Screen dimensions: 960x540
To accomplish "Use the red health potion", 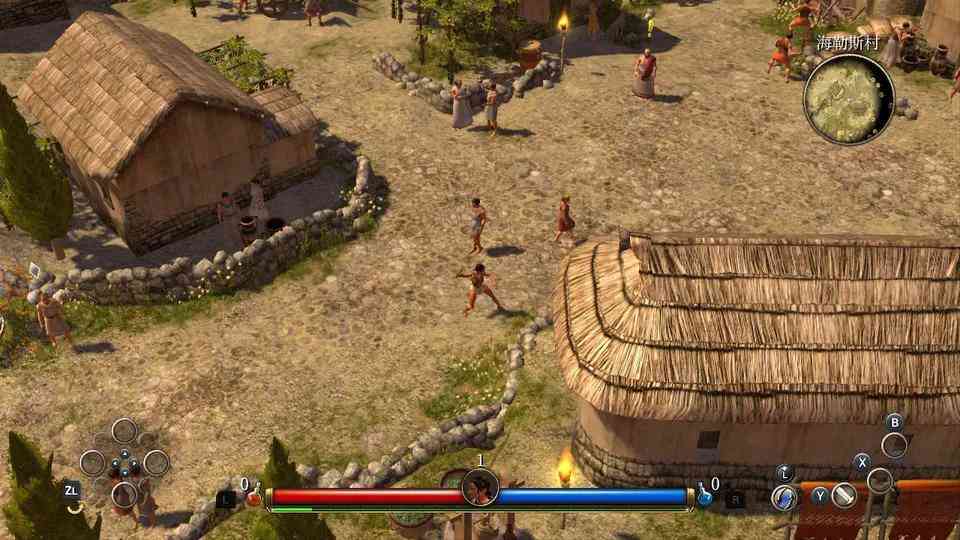I will [x=254, y=496].
